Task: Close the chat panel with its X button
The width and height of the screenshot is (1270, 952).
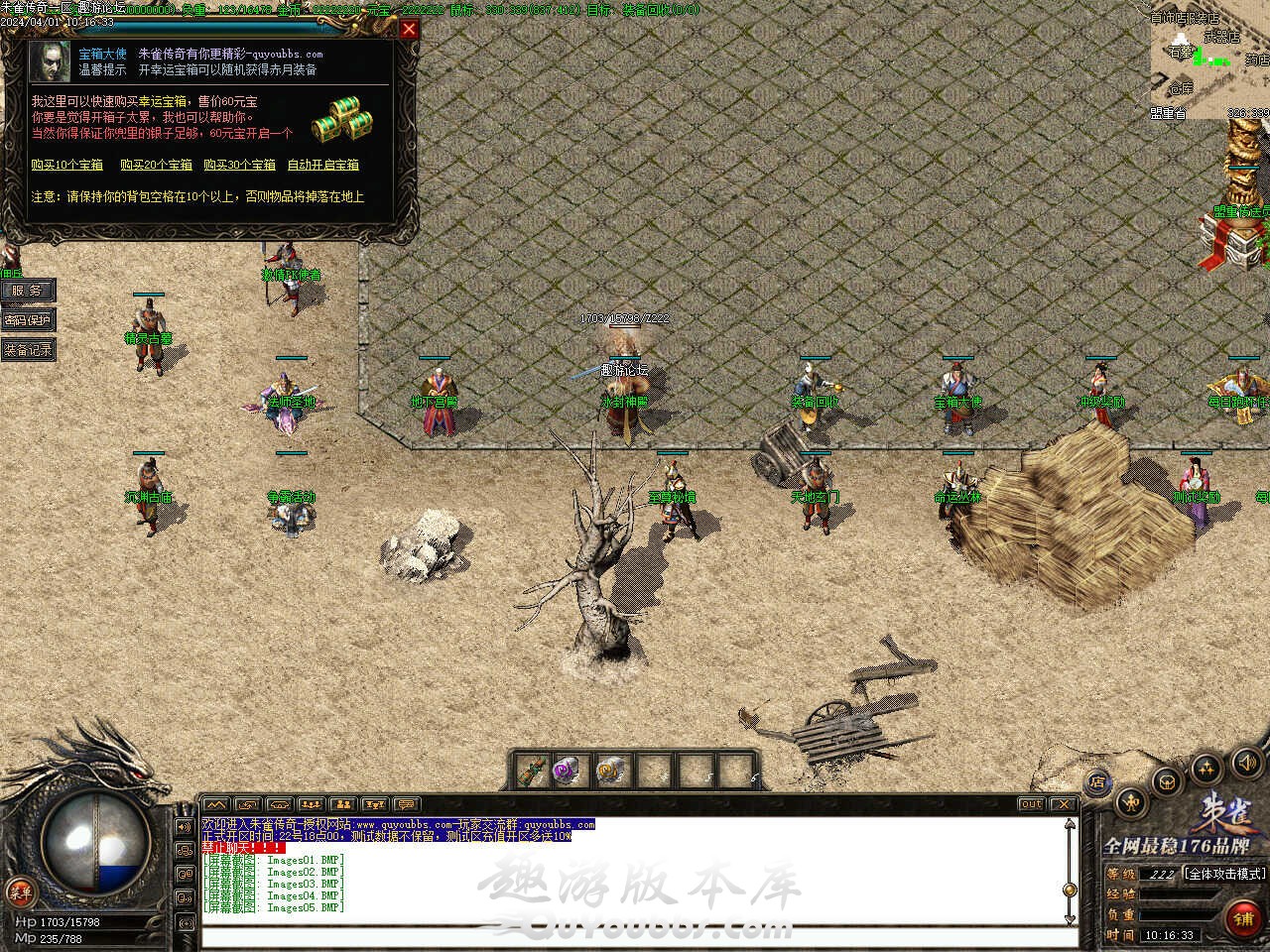Action: (1063, 804)
